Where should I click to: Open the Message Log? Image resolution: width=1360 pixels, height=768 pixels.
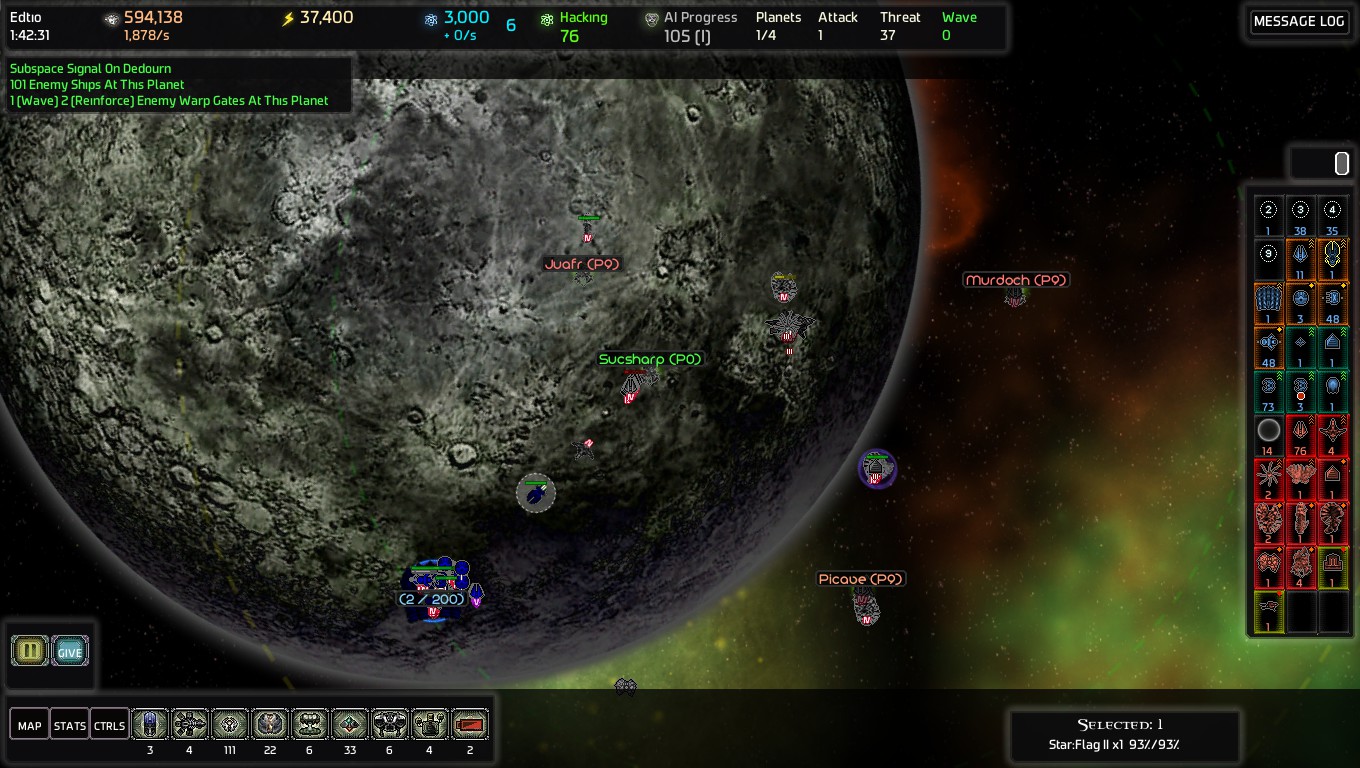[x=1298, y=22]
